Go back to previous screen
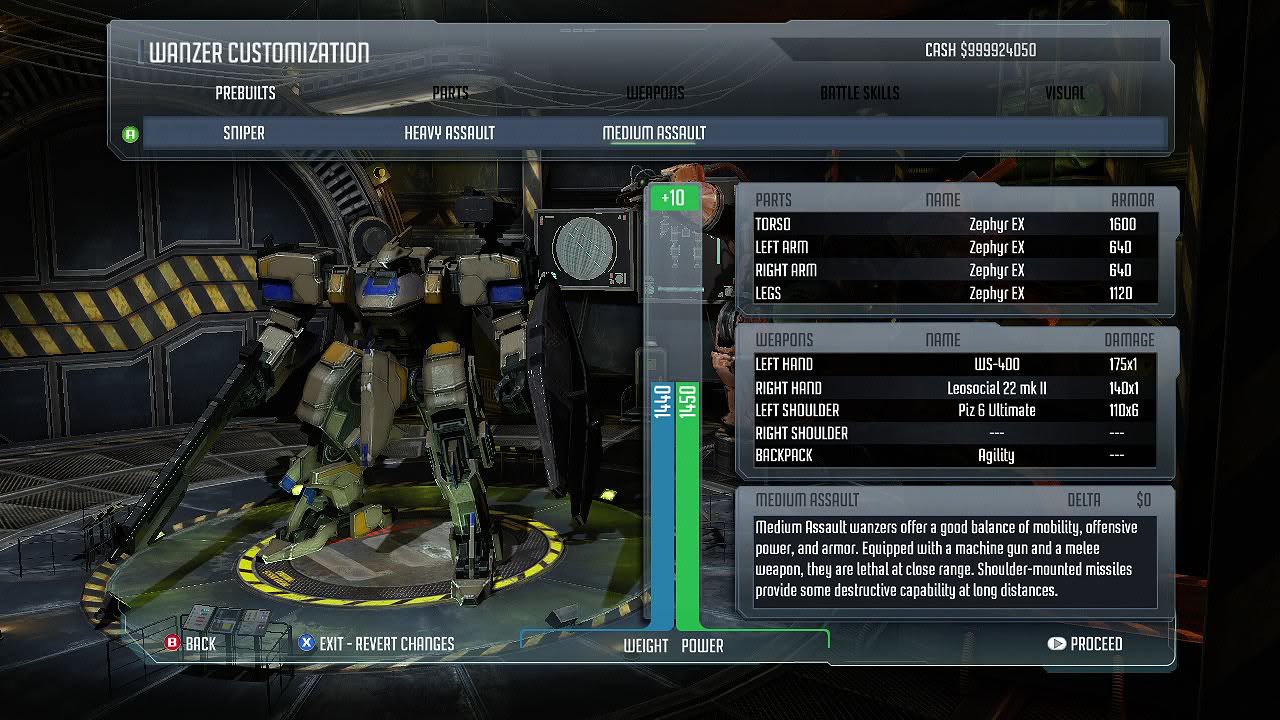 tap(190, 644)
